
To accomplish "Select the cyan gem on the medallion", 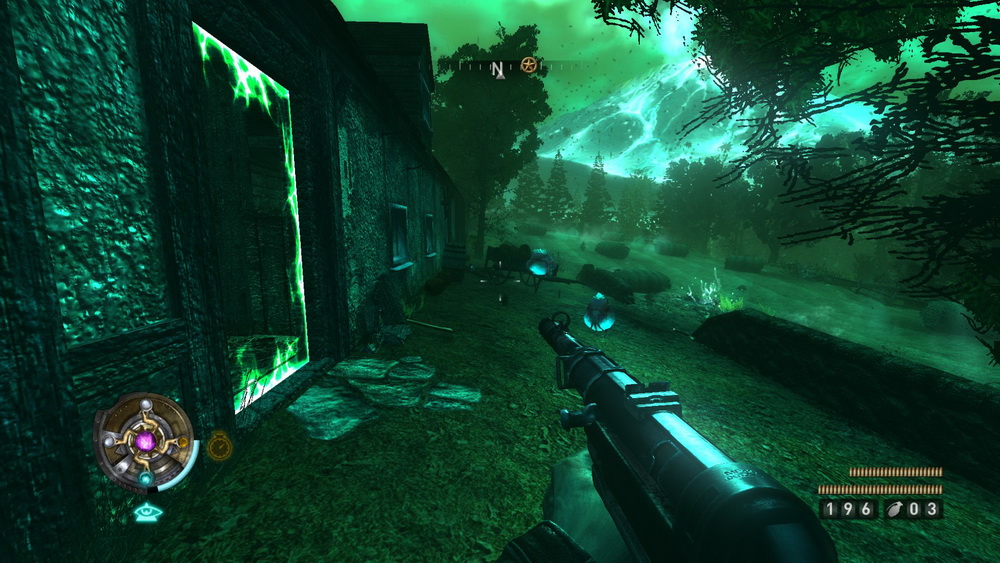I will pos(145,480).
